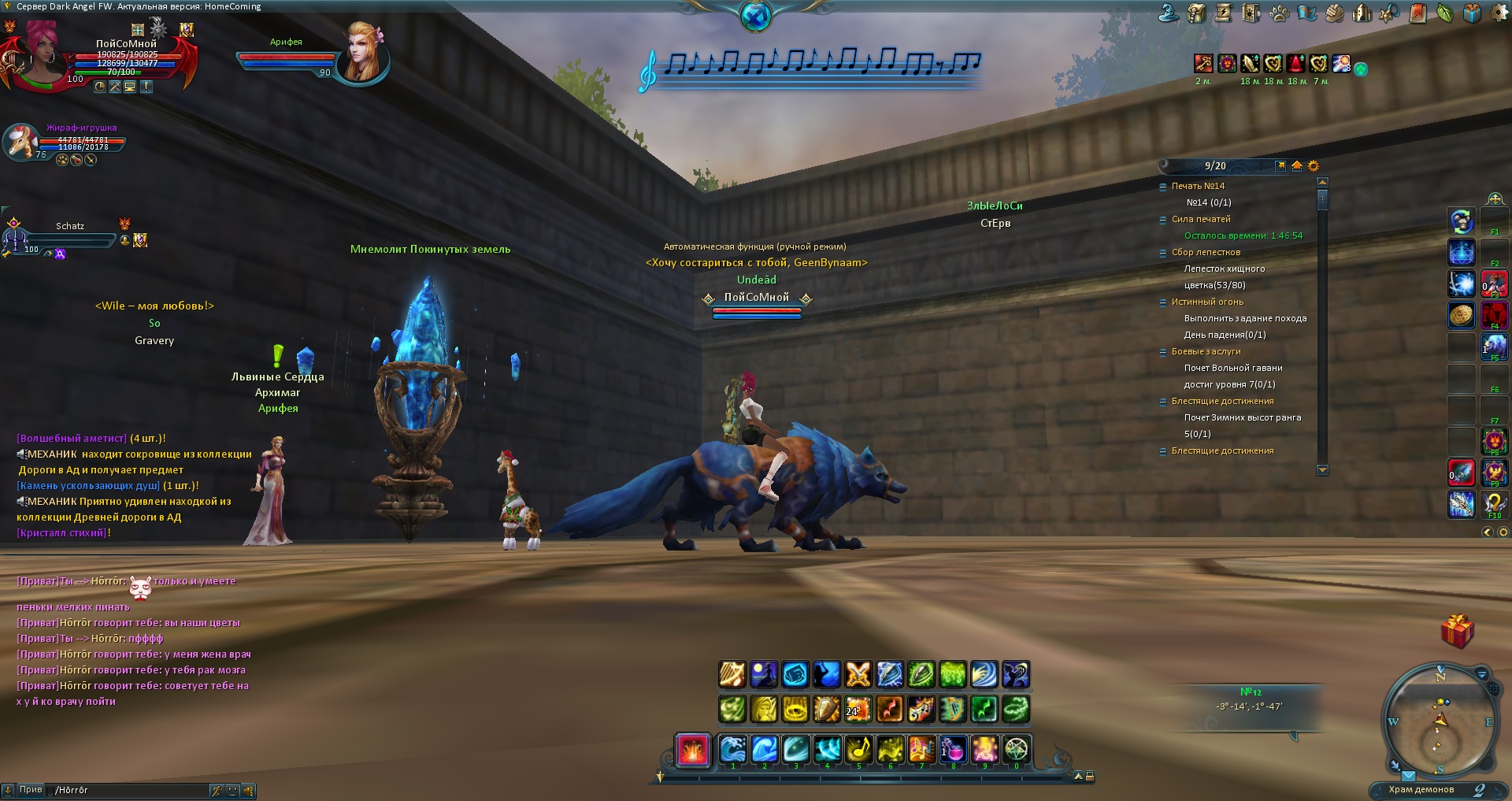1512x801 pixels.
Task: Open quest tracker gear settings
Action: (x=1313, y=165)
